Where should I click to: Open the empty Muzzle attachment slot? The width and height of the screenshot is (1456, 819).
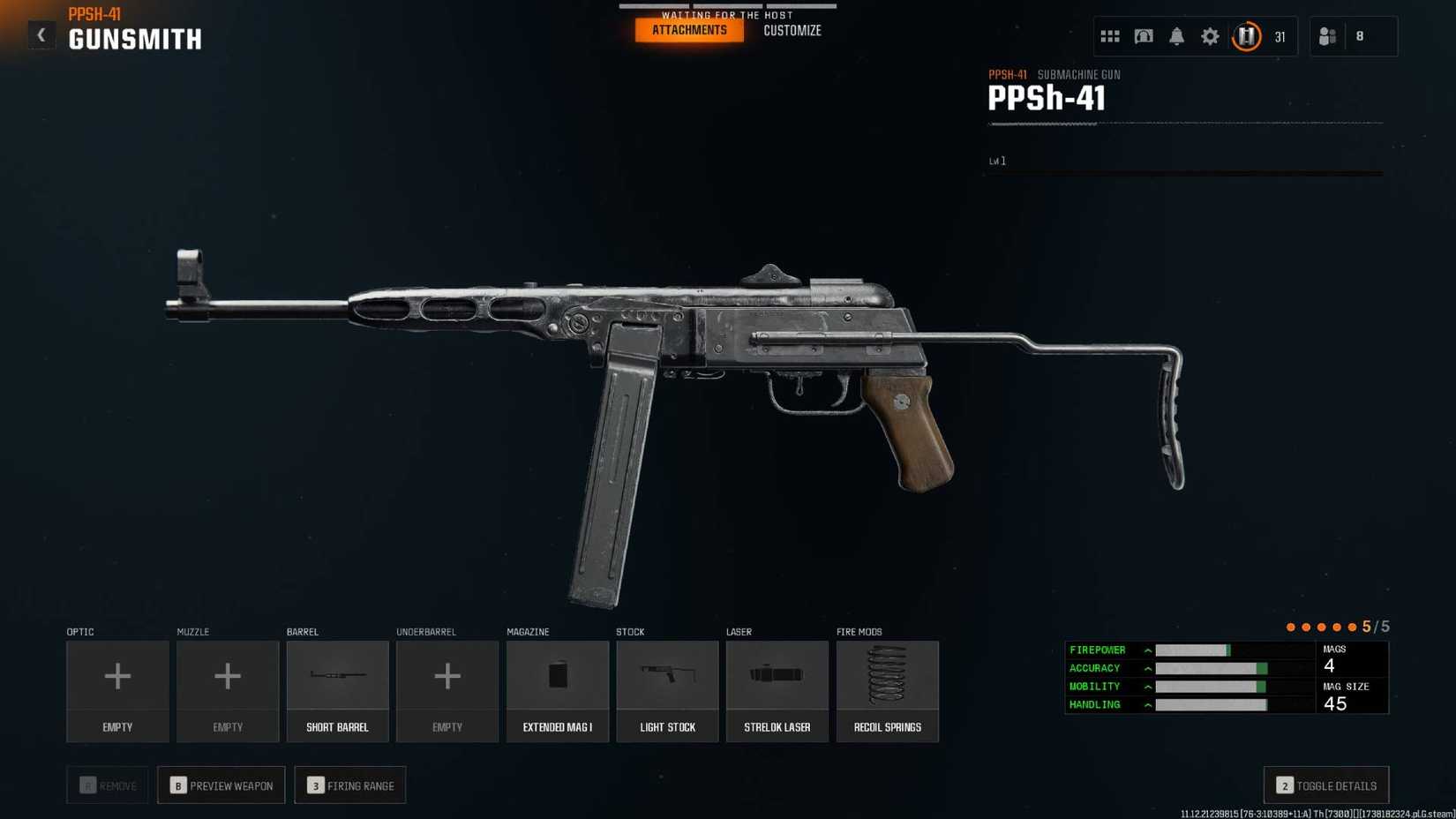227,691
